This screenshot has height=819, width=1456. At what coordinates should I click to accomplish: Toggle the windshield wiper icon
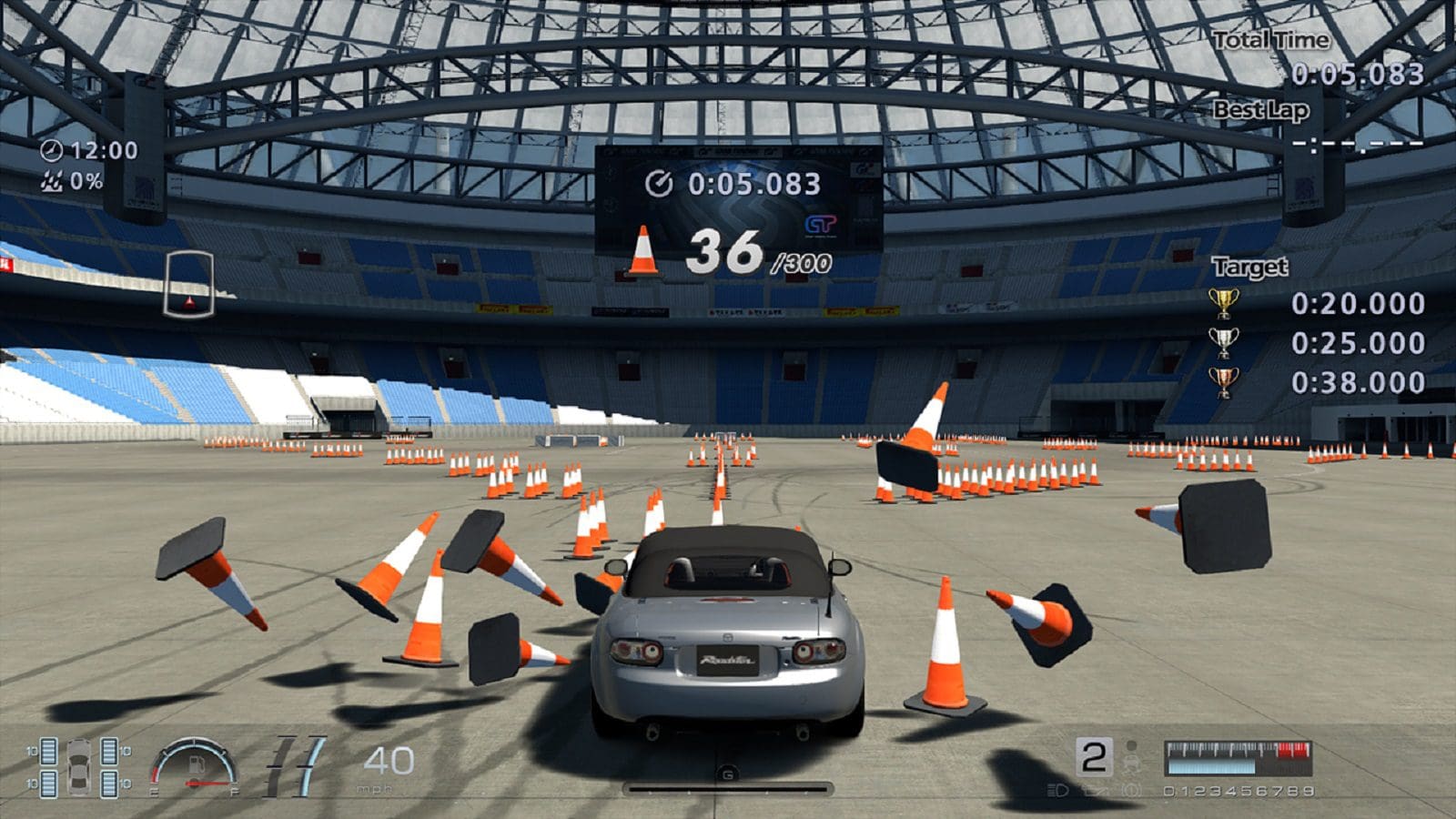1095,790
